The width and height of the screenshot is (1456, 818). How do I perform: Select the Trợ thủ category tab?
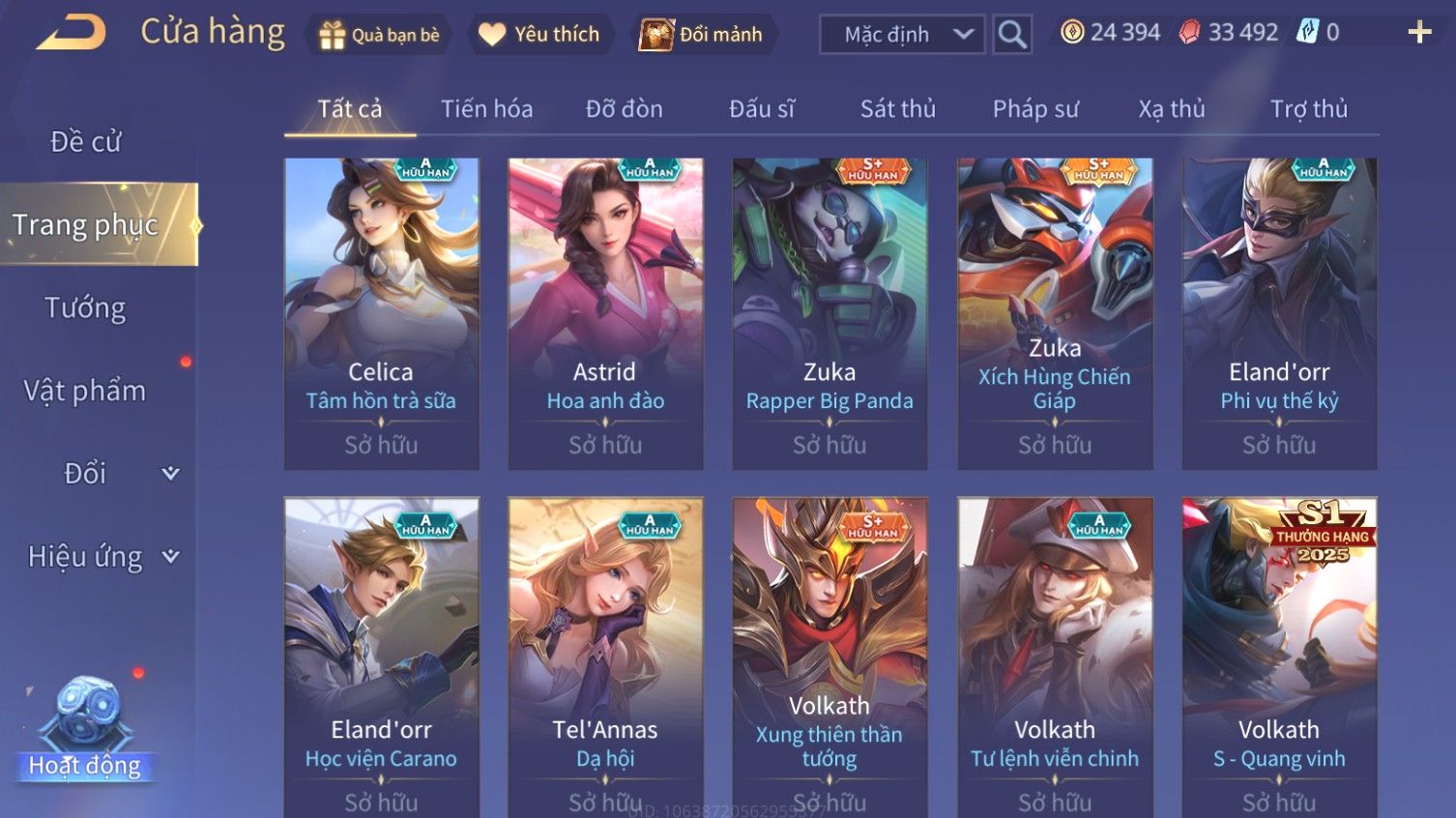[1308, 109]
